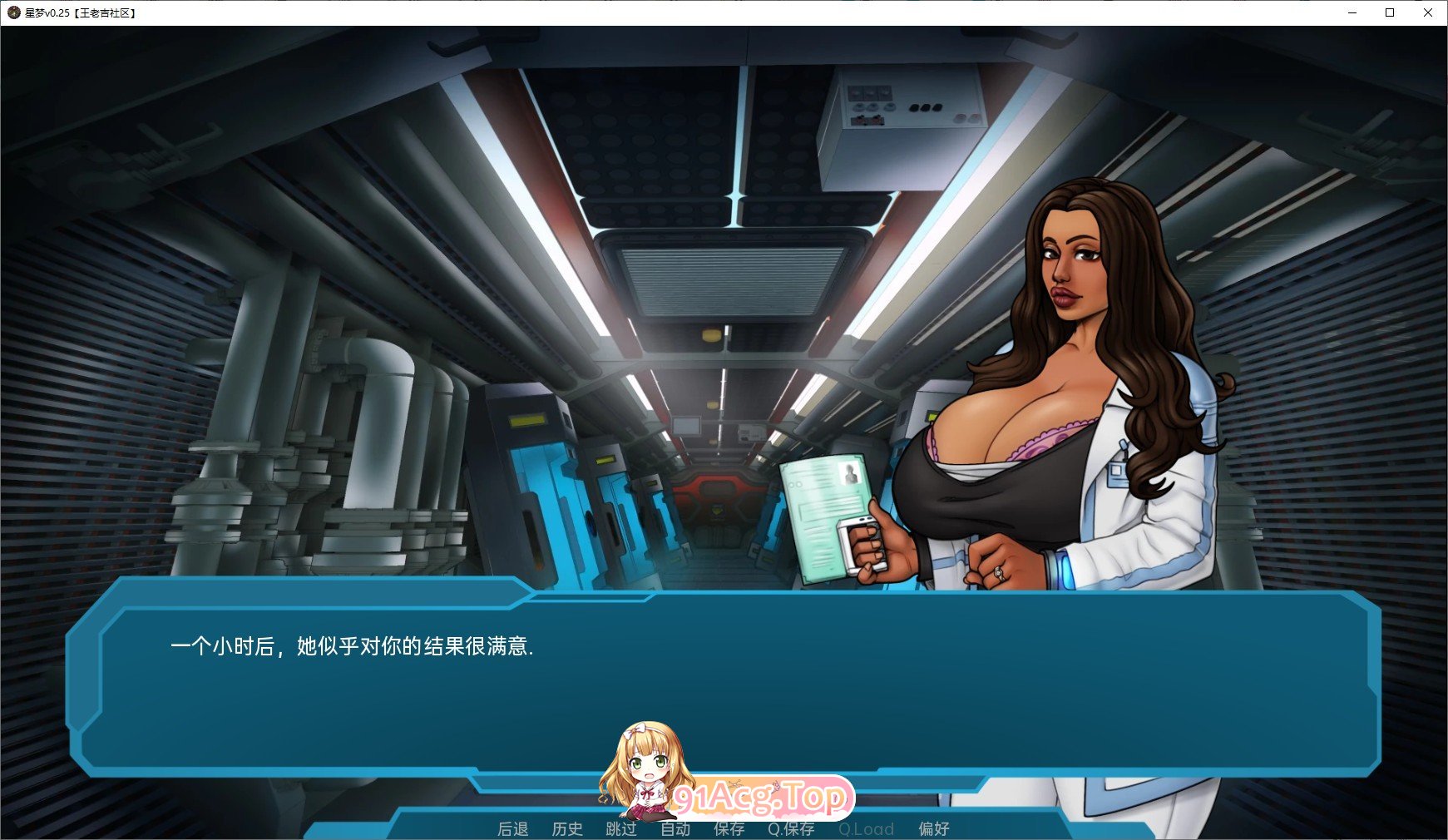This screenshot has height=840, width=1448.
Task: Click the quick menu bar at screen bottom
Action: 724,828
